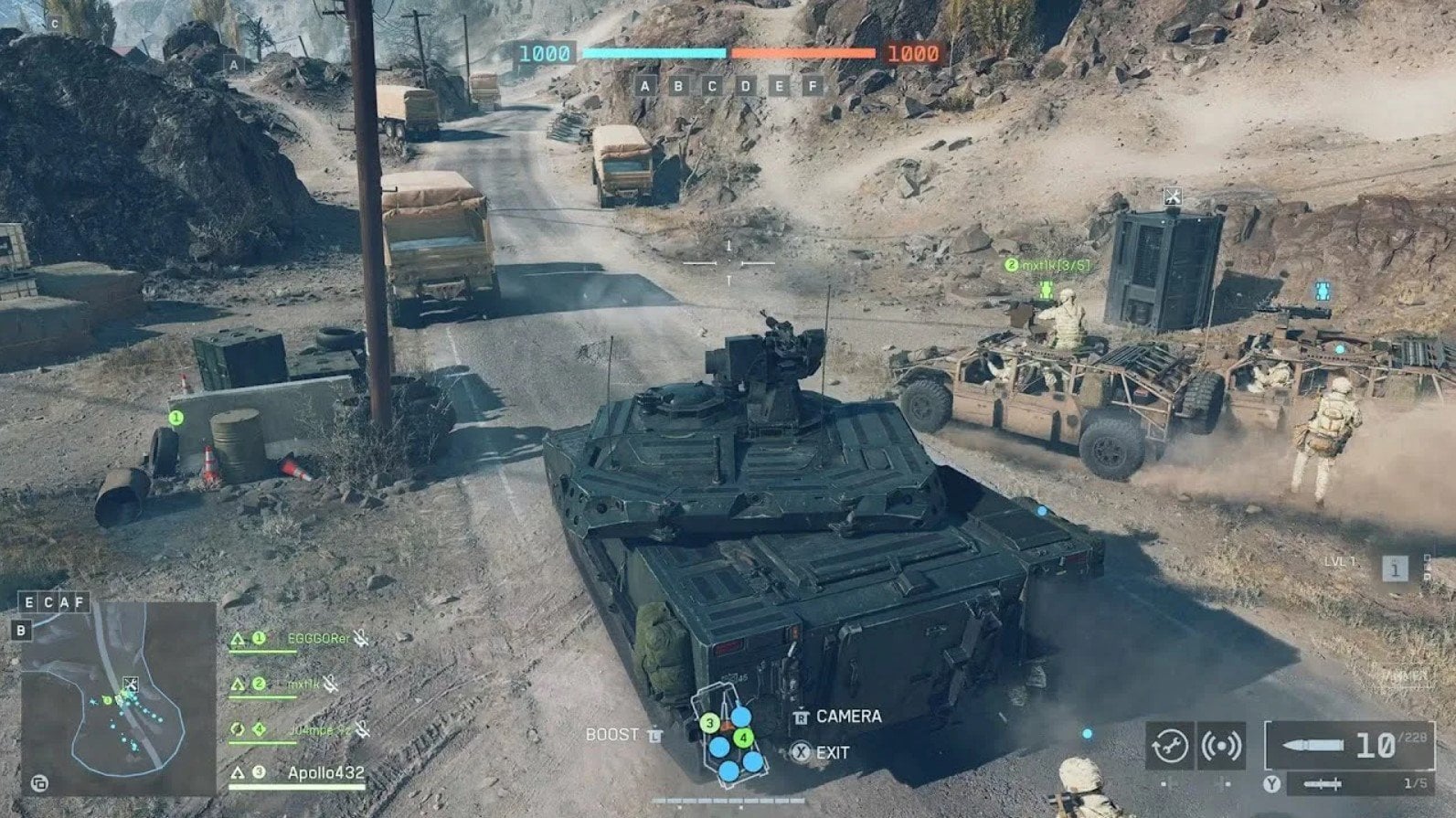Open the info 'i' icon near LVL 1

(x=1395, y=570)
